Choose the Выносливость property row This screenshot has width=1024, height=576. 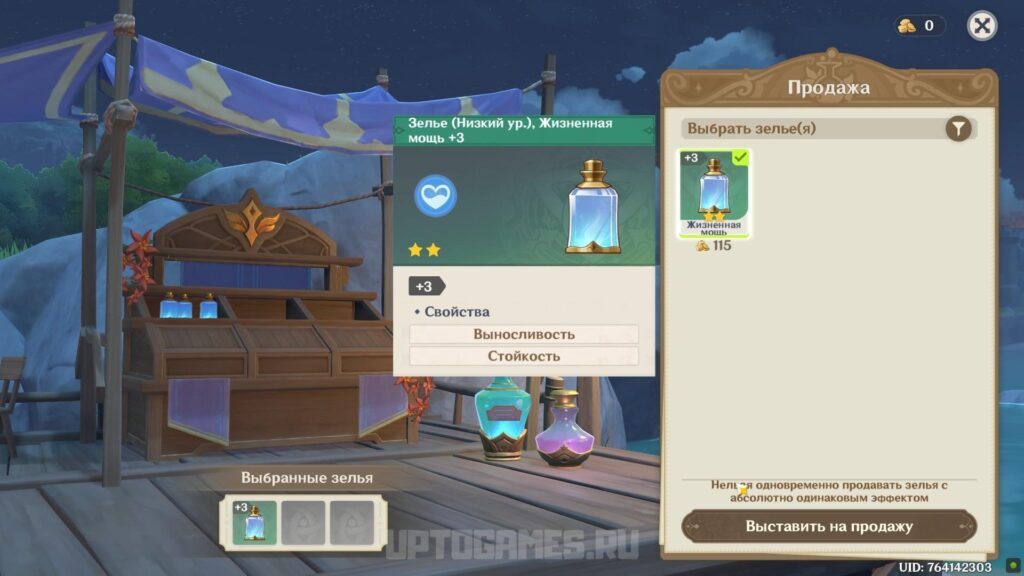[524, 334]
